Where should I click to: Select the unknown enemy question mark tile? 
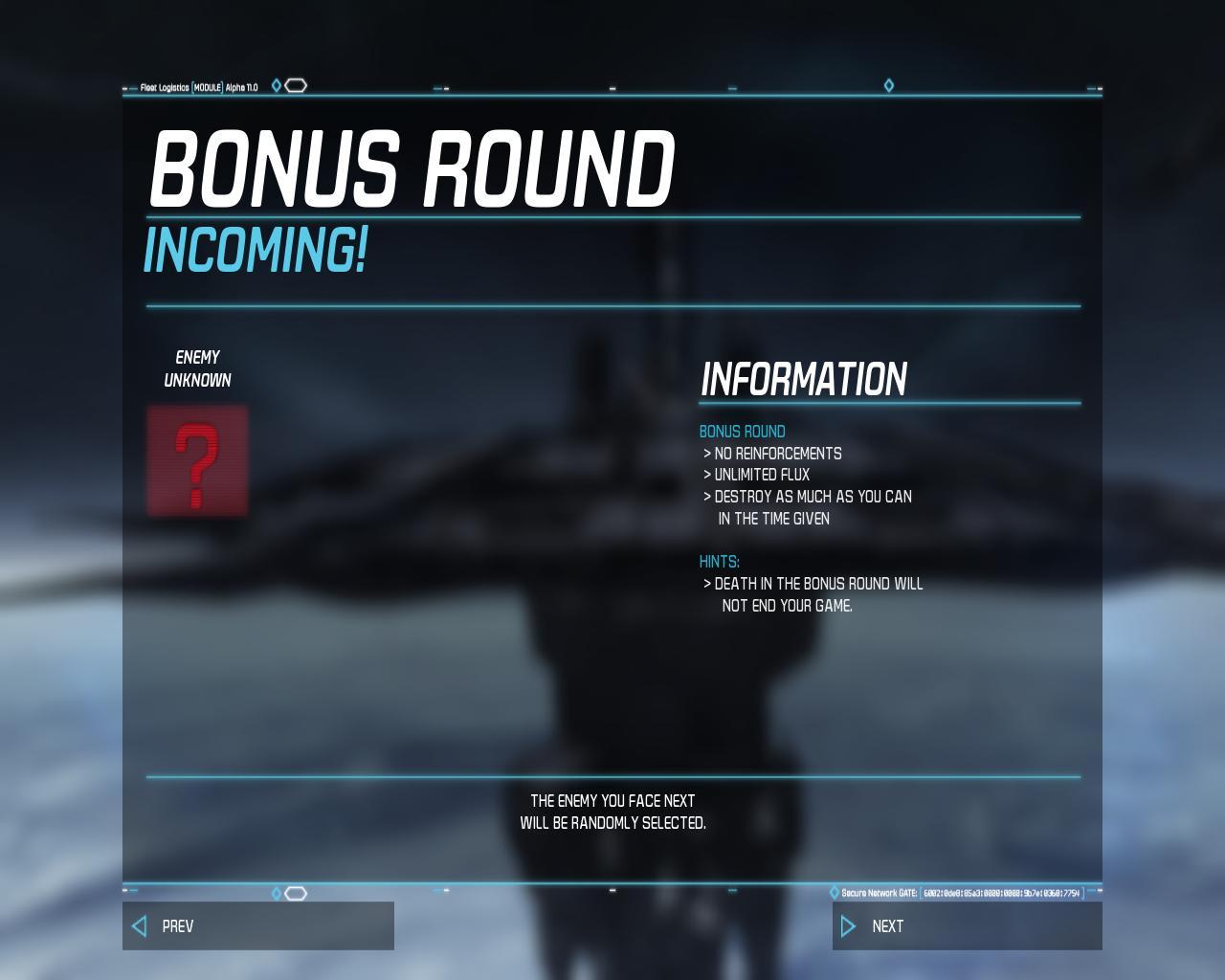click(197, 461)
